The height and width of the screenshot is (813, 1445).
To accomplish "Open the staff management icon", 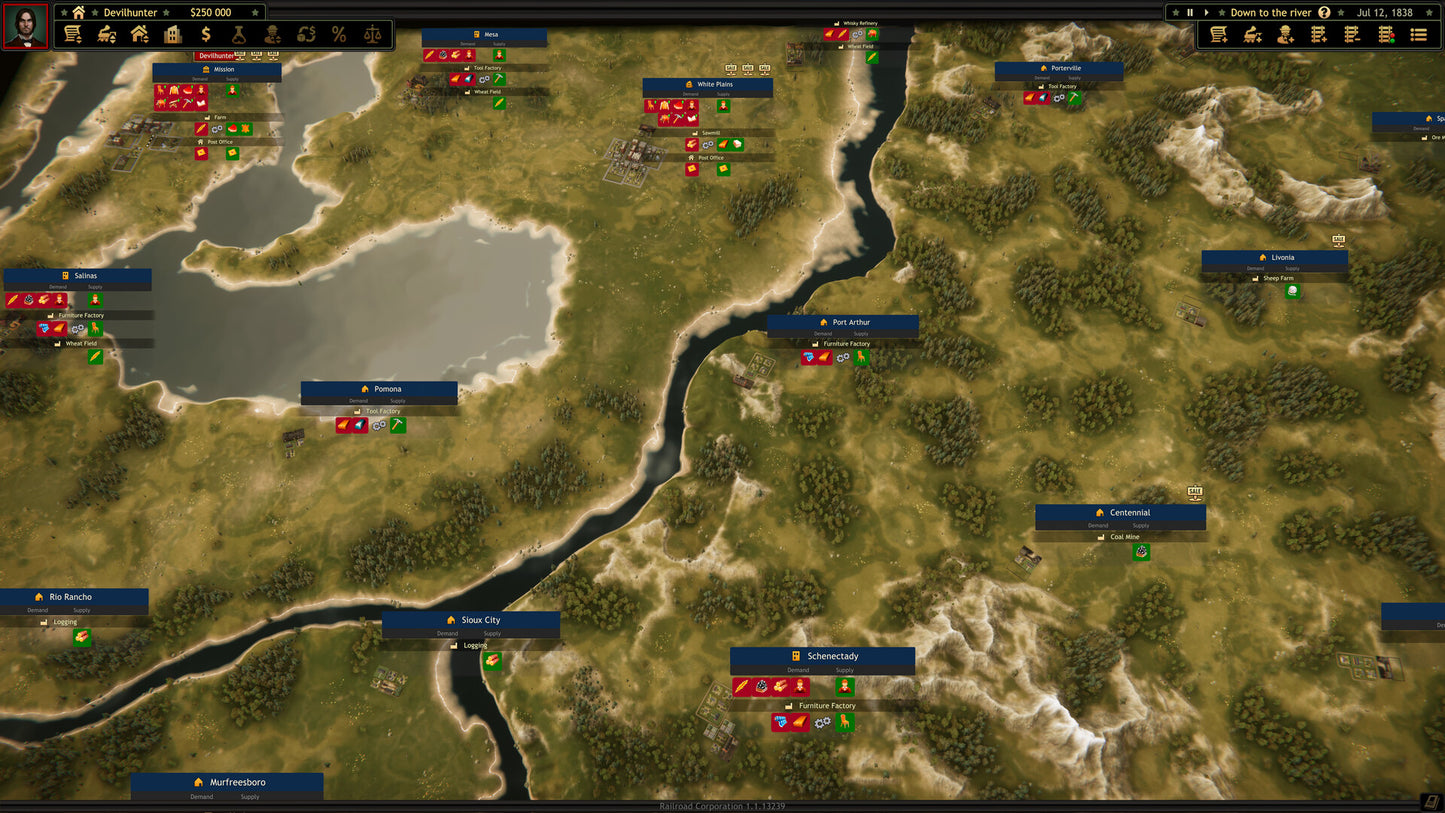I will [272, 33].
